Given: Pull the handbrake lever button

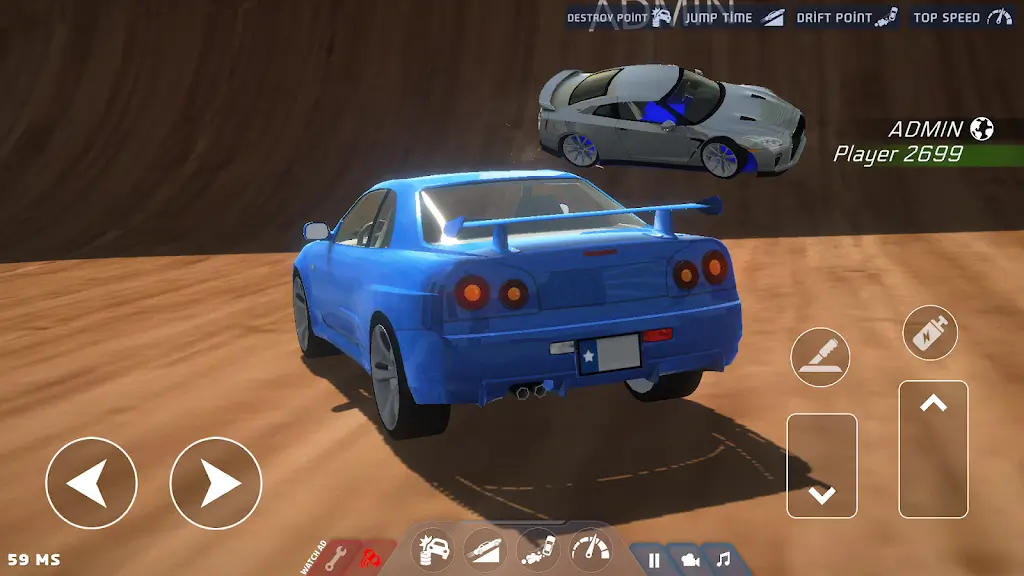Looking at the screenshot, I should coord(820,357).
